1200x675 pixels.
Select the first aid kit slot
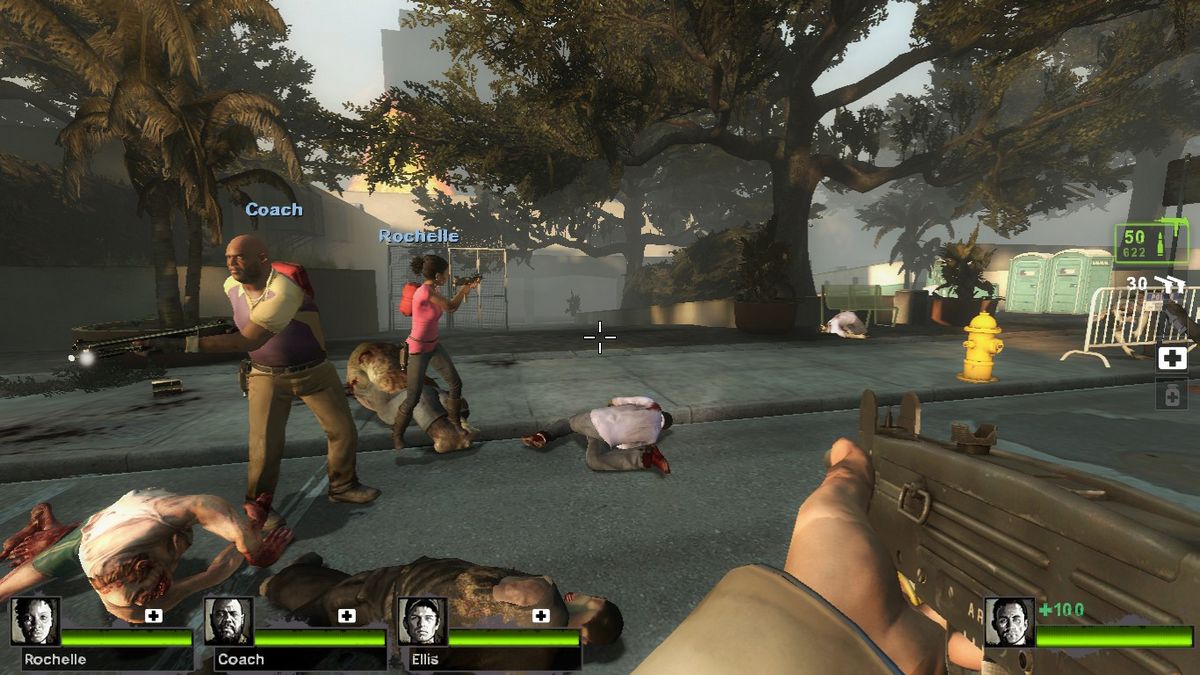1172,358
